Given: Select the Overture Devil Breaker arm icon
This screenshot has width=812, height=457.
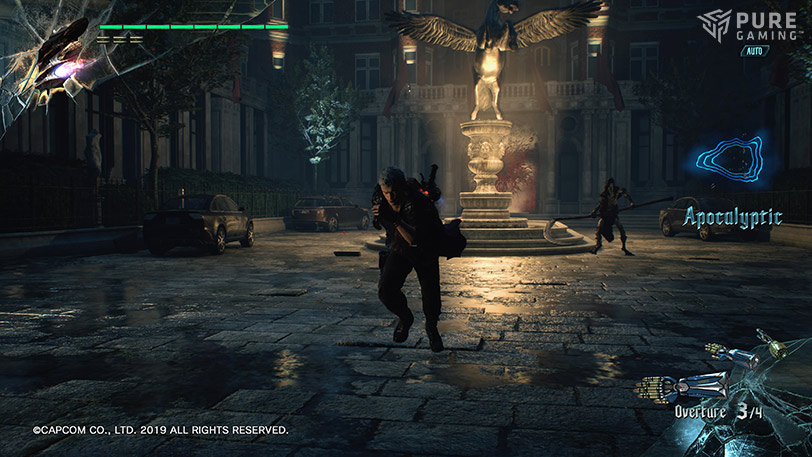Looking at the screenshot, I should tap(686, 385).
